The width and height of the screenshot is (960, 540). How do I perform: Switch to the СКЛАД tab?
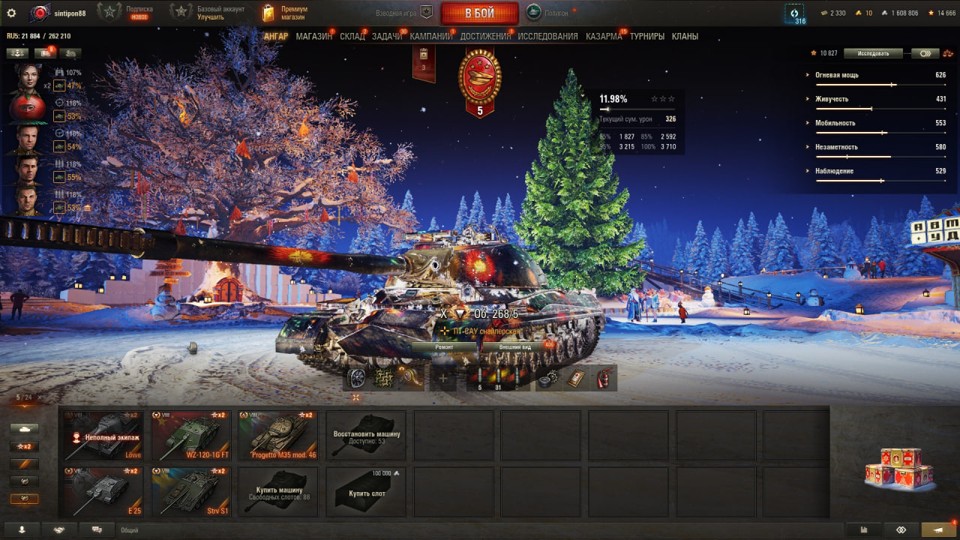[352, 36]
